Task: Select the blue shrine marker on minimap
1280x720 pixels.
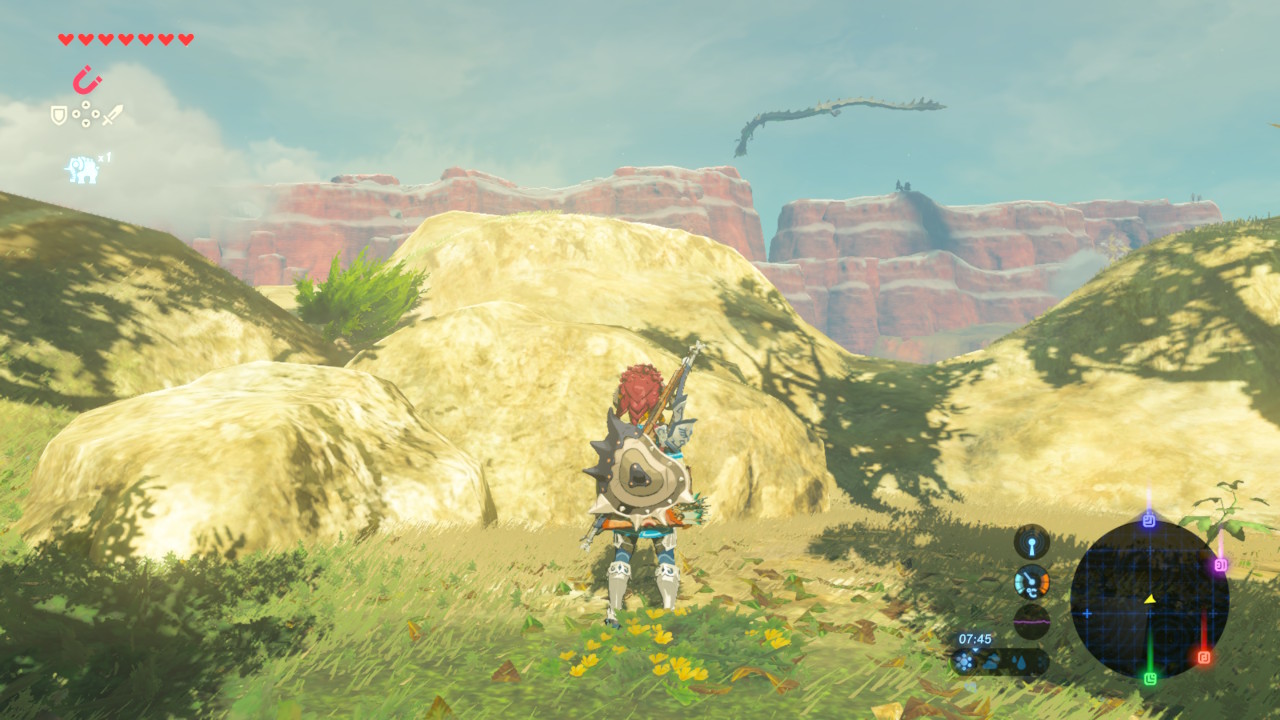Action: point(1149,521)
